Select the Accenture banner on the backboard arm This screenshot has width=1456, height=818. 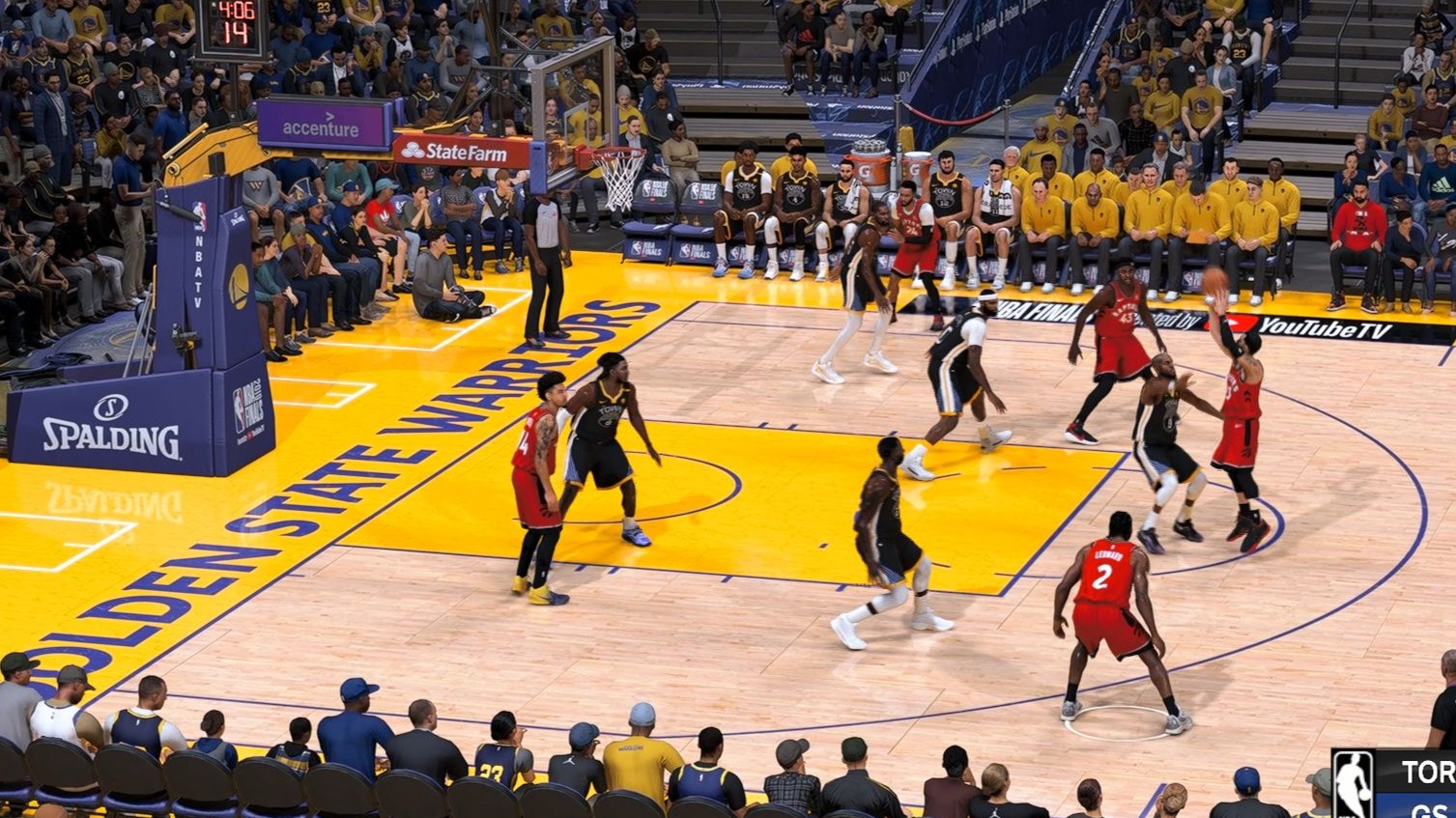pyautogui.click(x=320, y=128)
